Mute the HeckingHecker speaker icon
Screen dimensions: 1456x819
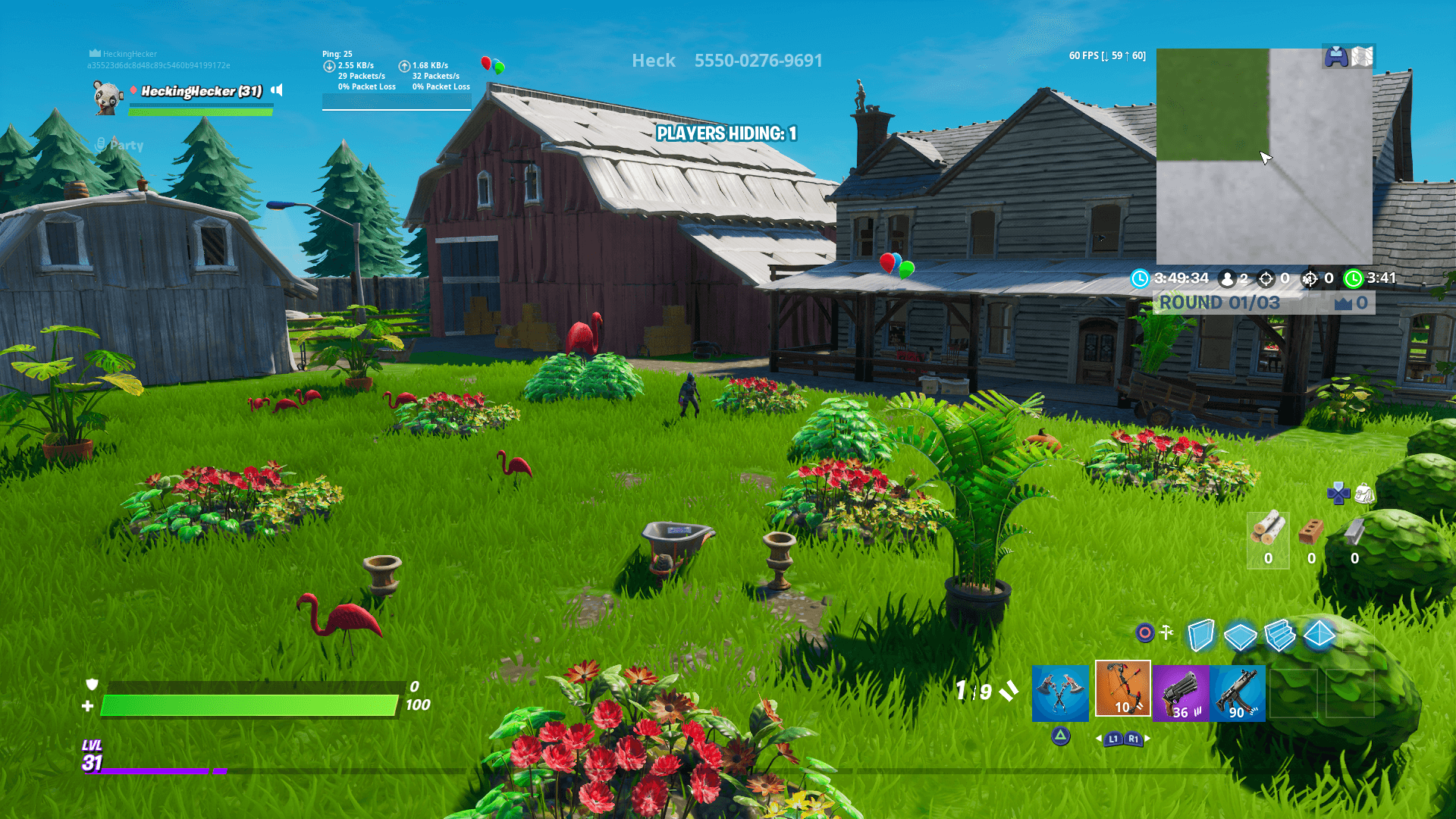click(x=276, y=90)
